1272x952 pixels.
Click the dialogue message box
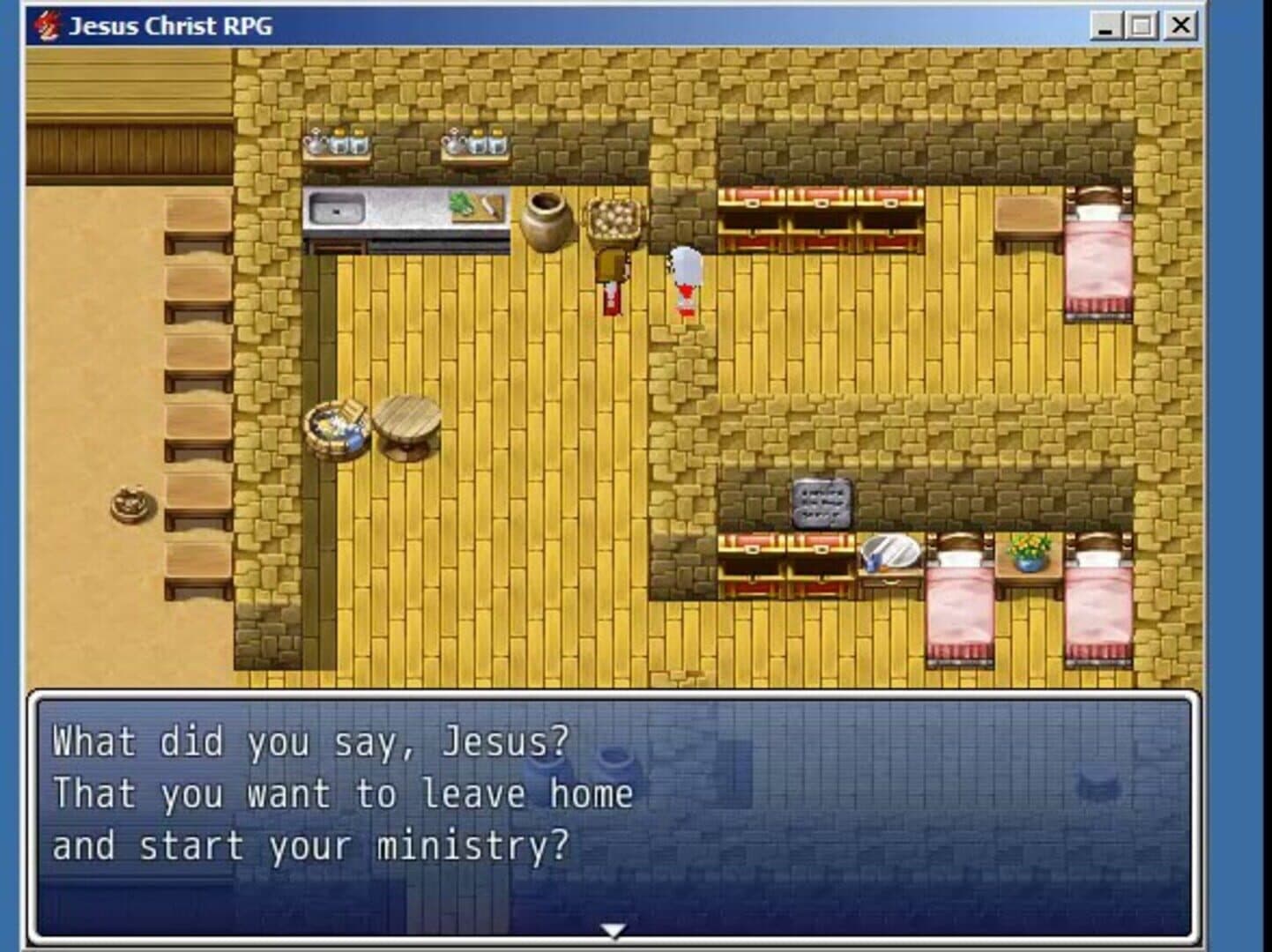[x=613, y=815]
